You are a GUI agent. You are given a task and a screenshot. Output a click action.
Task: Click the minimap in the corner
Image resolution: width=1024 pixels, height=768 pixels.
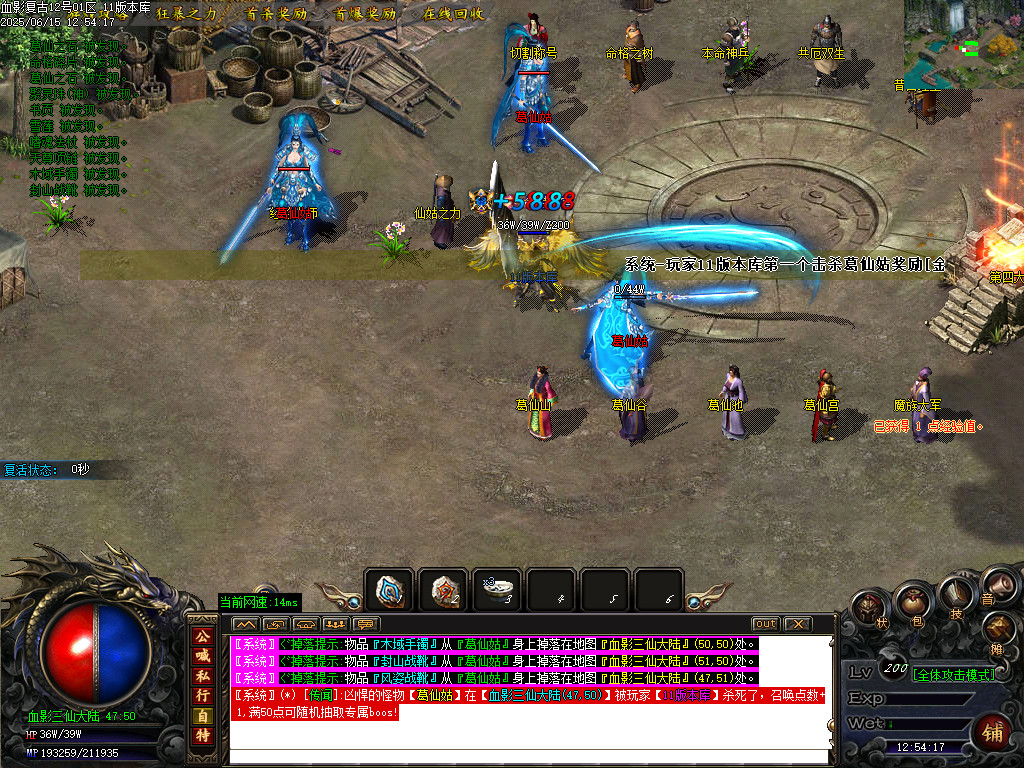click(x=964, y=44)
